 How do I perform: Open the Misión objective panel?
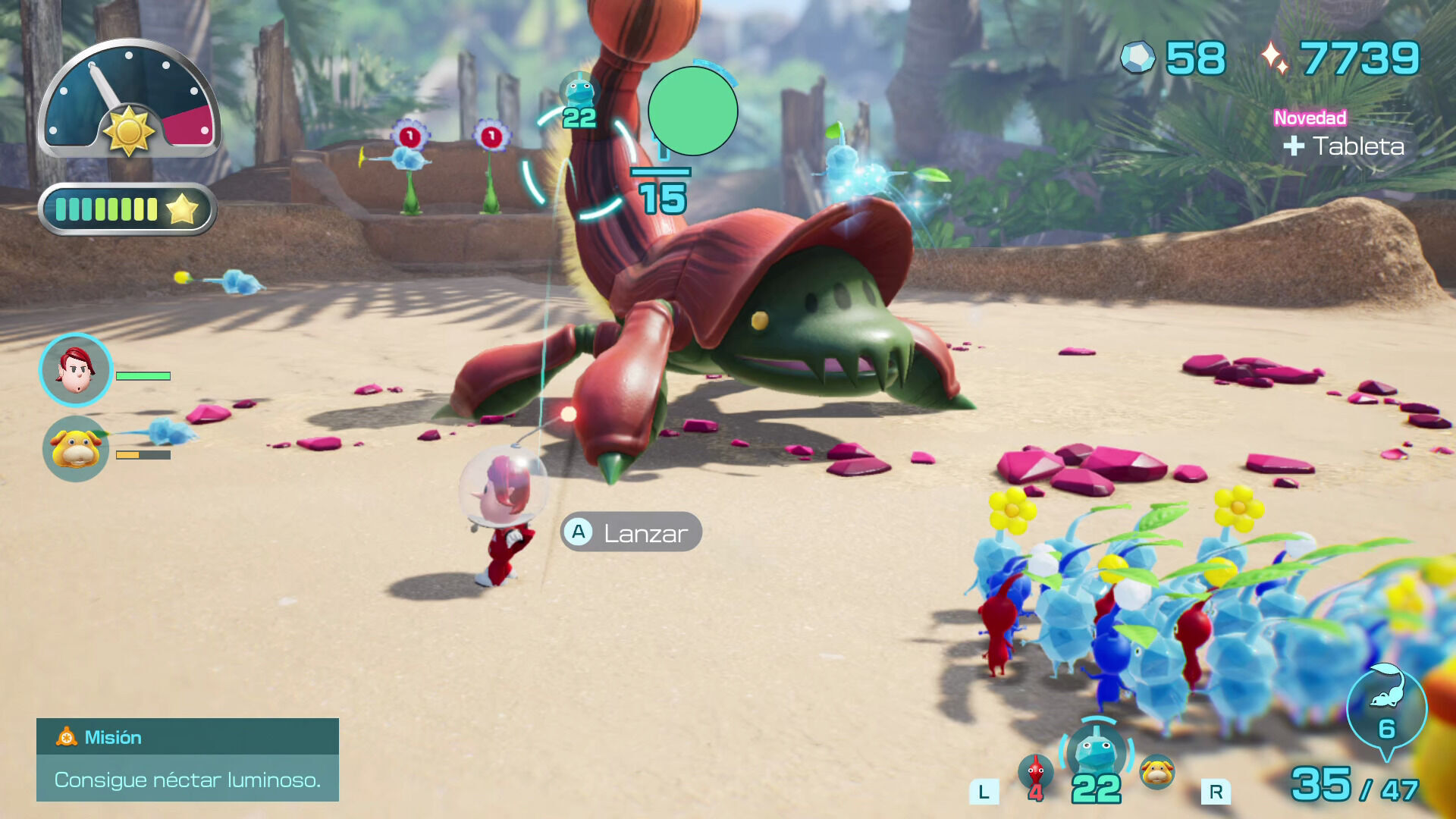[187, 759]
